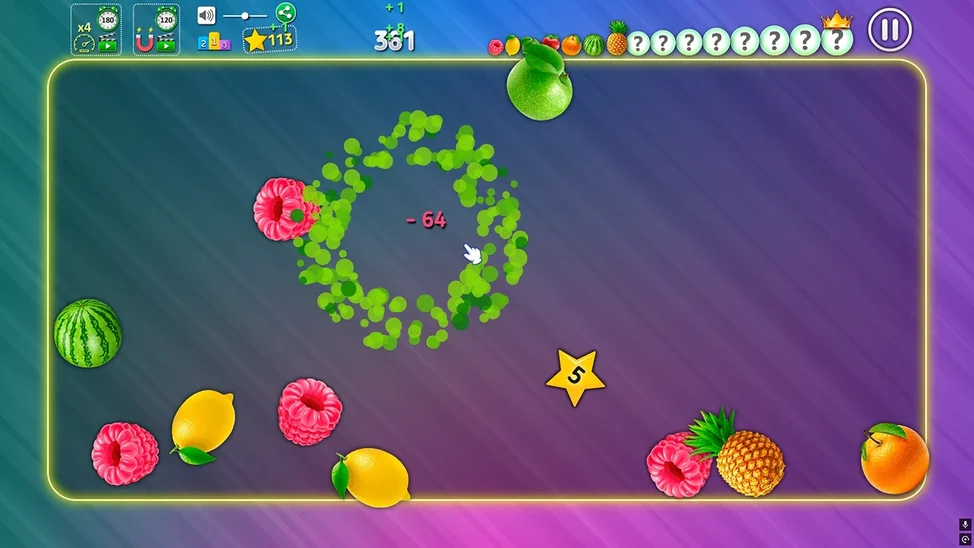This screenshot has height=548, width=974.
Task: Open the share button
Action: [285, 13]
